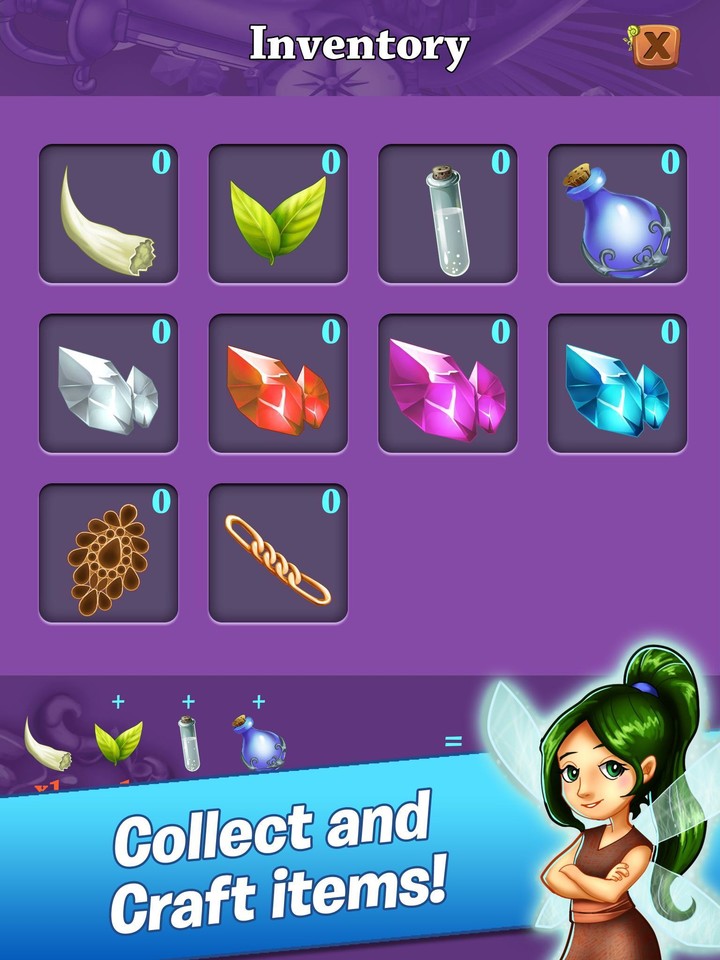This screenshot has width=720, height=960.
Task: Select the pink crystal slot
Action: click(x=448, y=384)
